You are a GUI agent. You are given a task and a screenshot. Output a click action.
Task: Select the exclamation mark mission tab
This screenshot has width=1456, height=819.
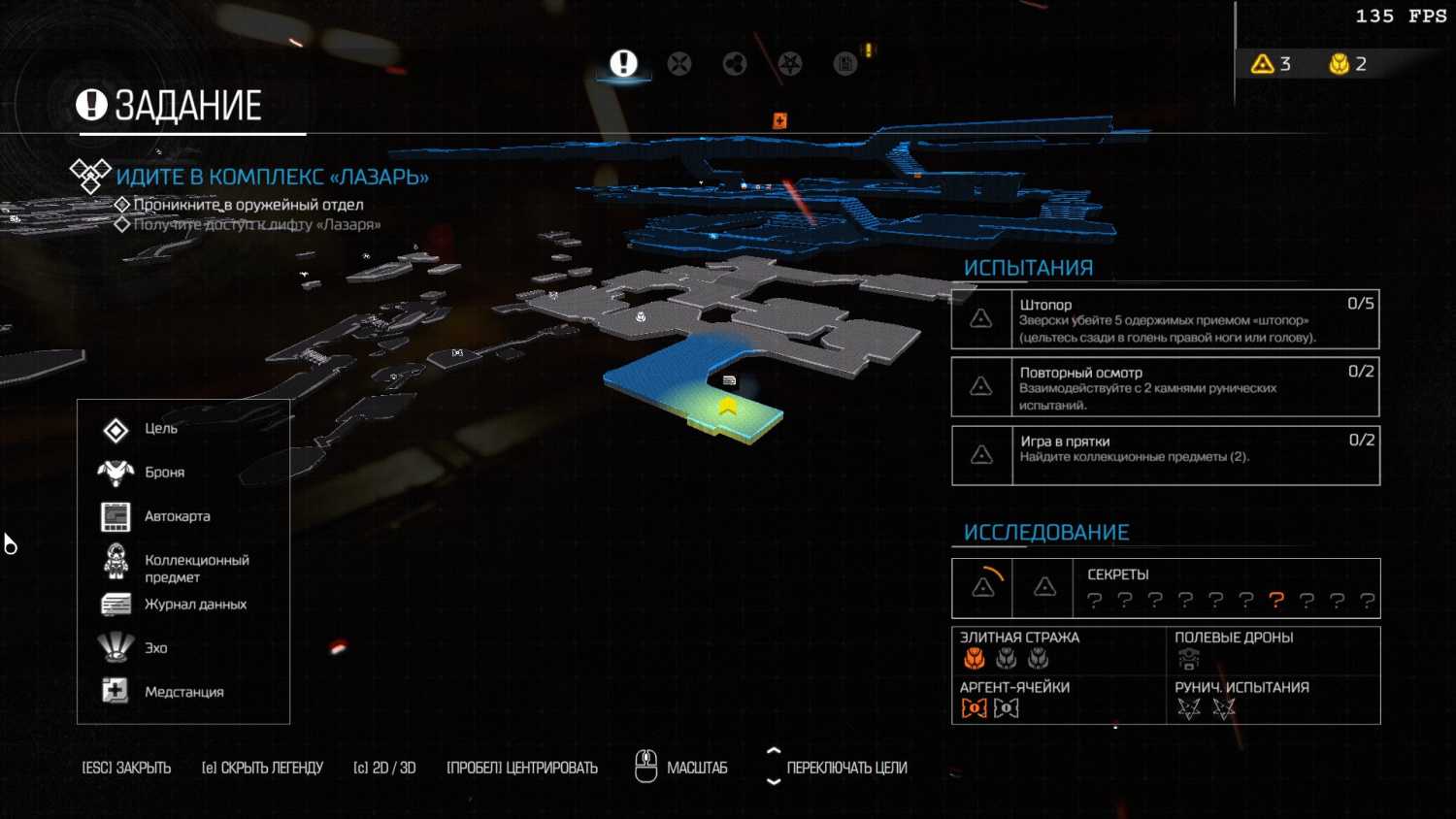click(623, 64)
